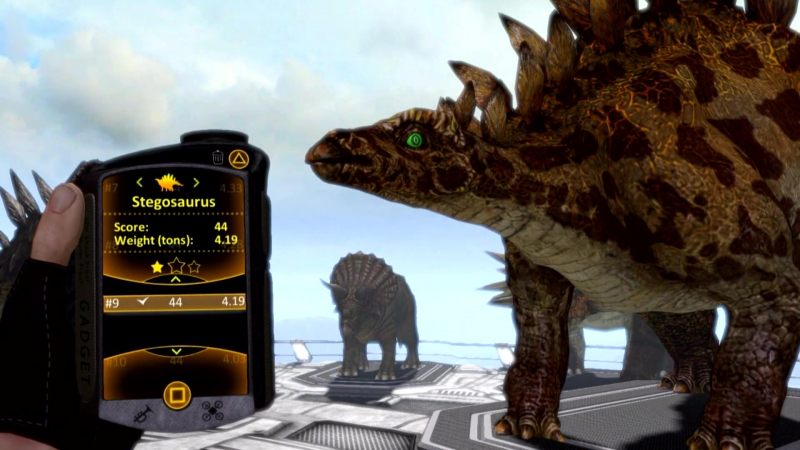Delete the trophy with the trash icon
The width and height of the screenshot is (800, 450).
tap(218, 157)
